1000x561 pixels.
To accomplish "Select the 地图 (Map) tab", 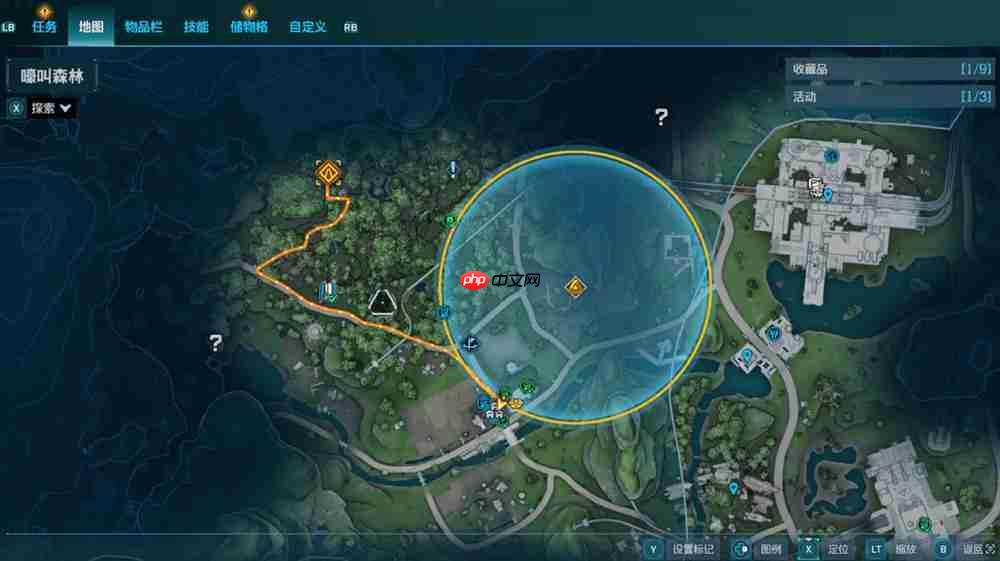I will pyautogui.click(x=91, y=27).
